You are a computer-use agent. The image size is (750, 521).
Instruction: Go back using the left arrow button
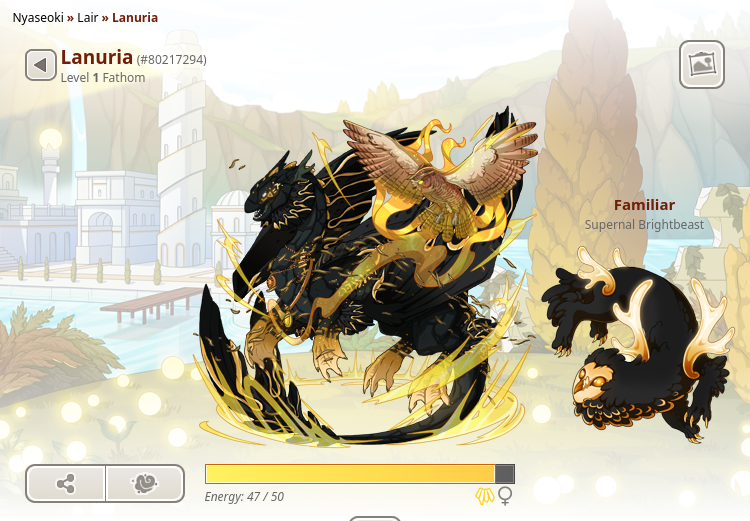pos(40,66)
